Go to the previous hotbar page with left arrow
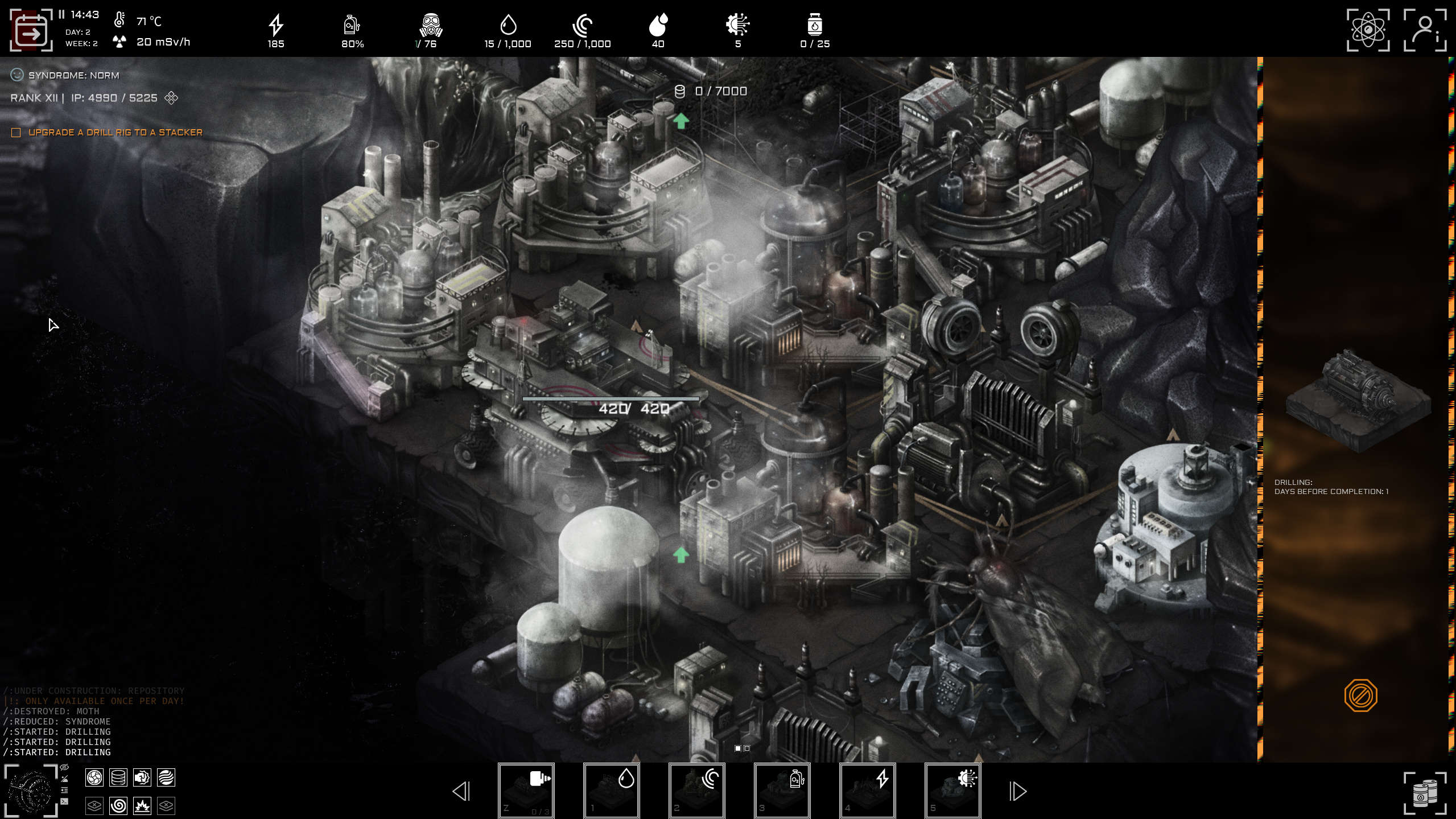 point(462,790)
